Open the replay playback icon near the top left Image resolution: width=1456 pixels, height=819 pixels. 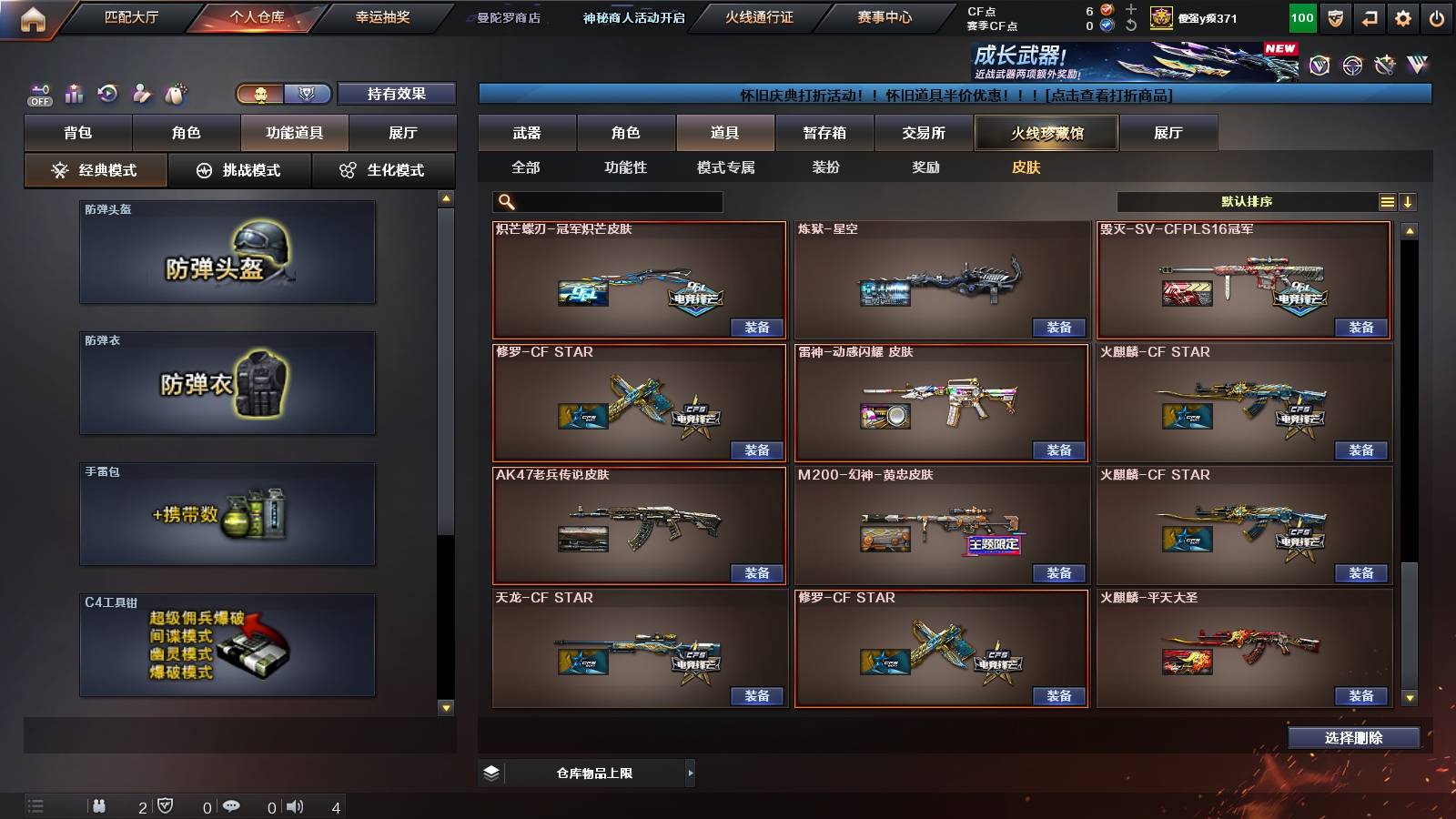pyautogui.click(x=109, y=94)
